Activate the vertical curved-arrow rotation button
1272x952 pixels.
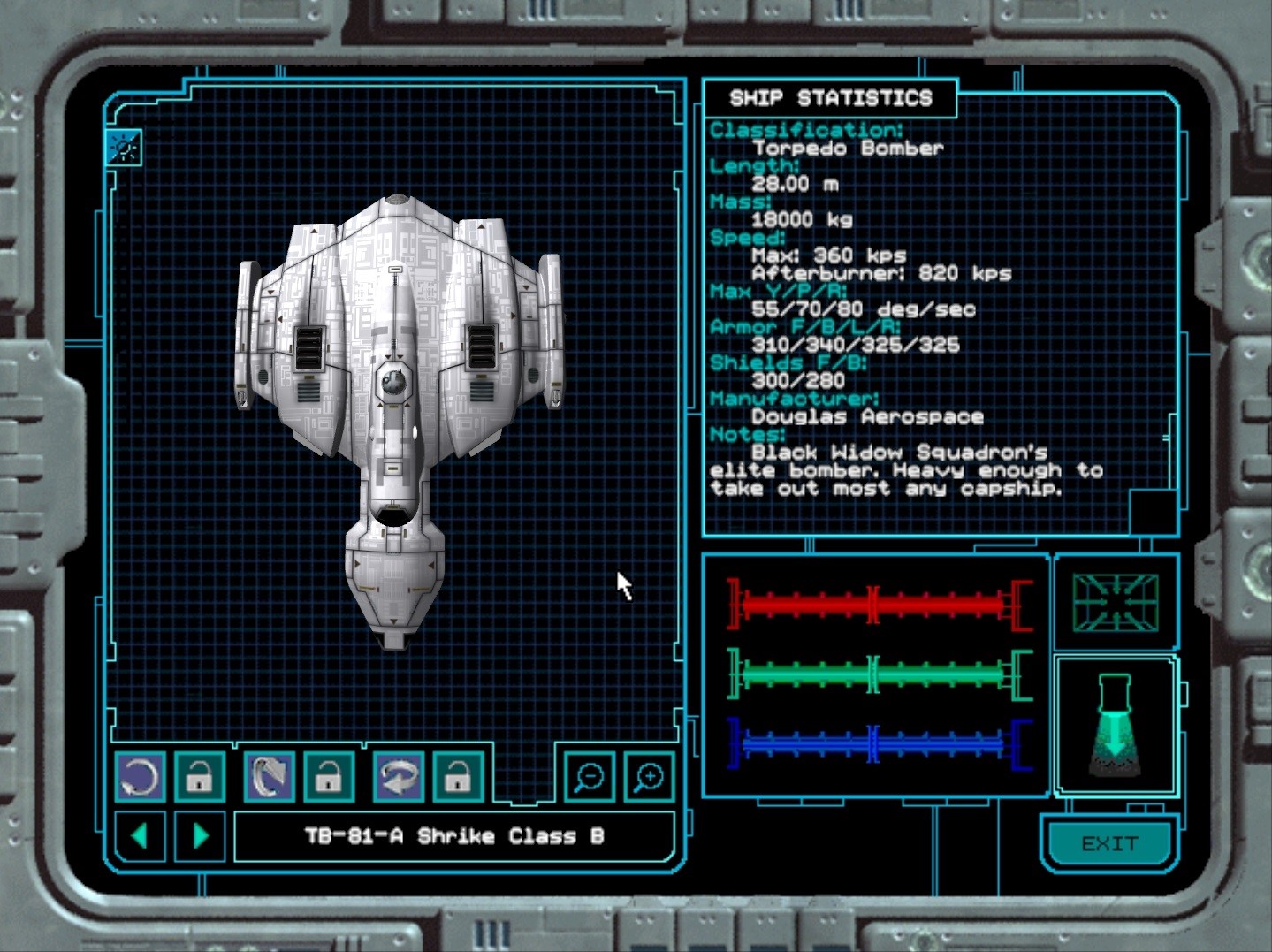point(269,778)
